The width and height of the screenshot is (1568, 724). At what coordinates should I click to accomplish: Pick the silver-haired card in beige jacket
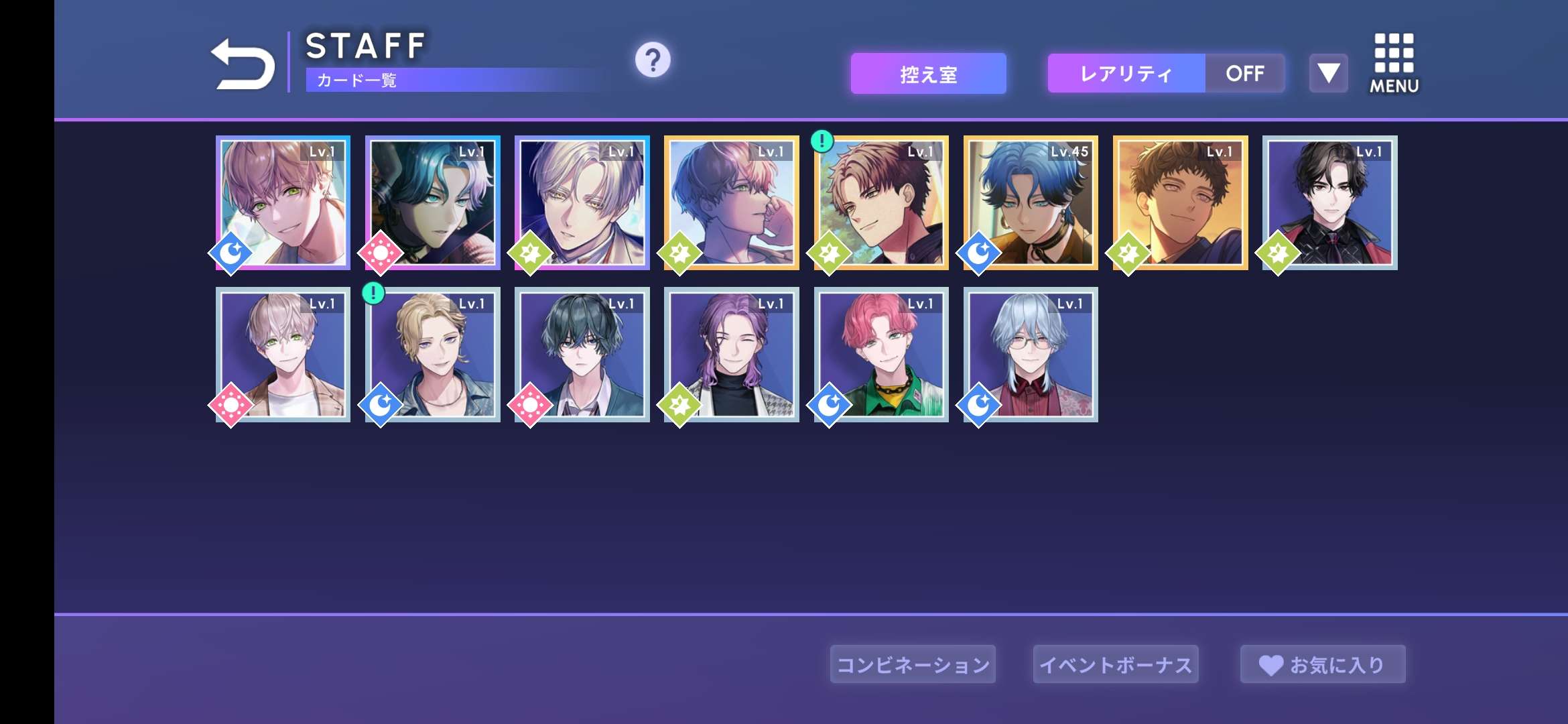click(283, 355)
